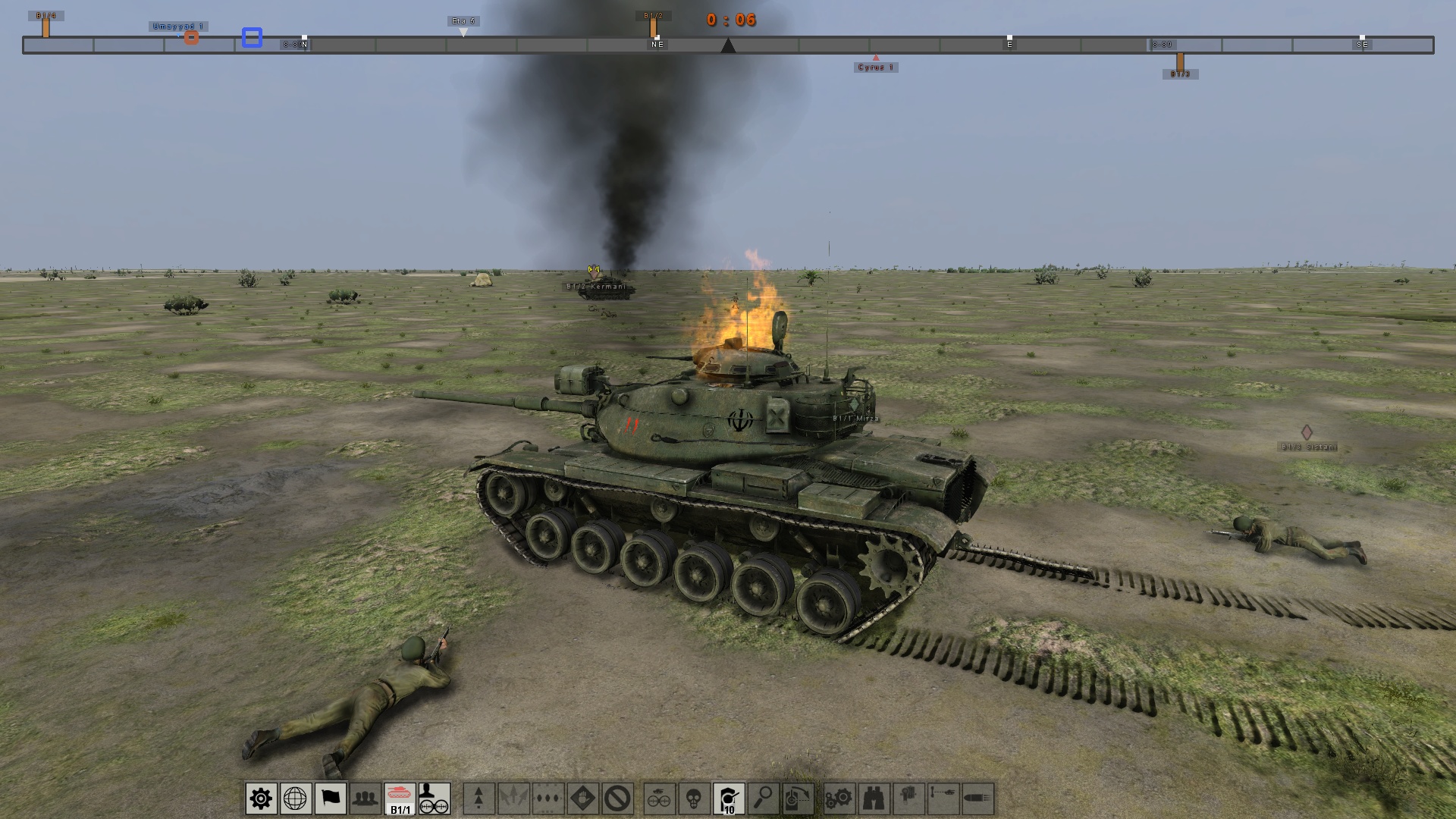Image resolution: width=1456 pixels, height=819 pixels.
Task: Cancel orders with the no-entry icon
Action: [x=617, y=798]
